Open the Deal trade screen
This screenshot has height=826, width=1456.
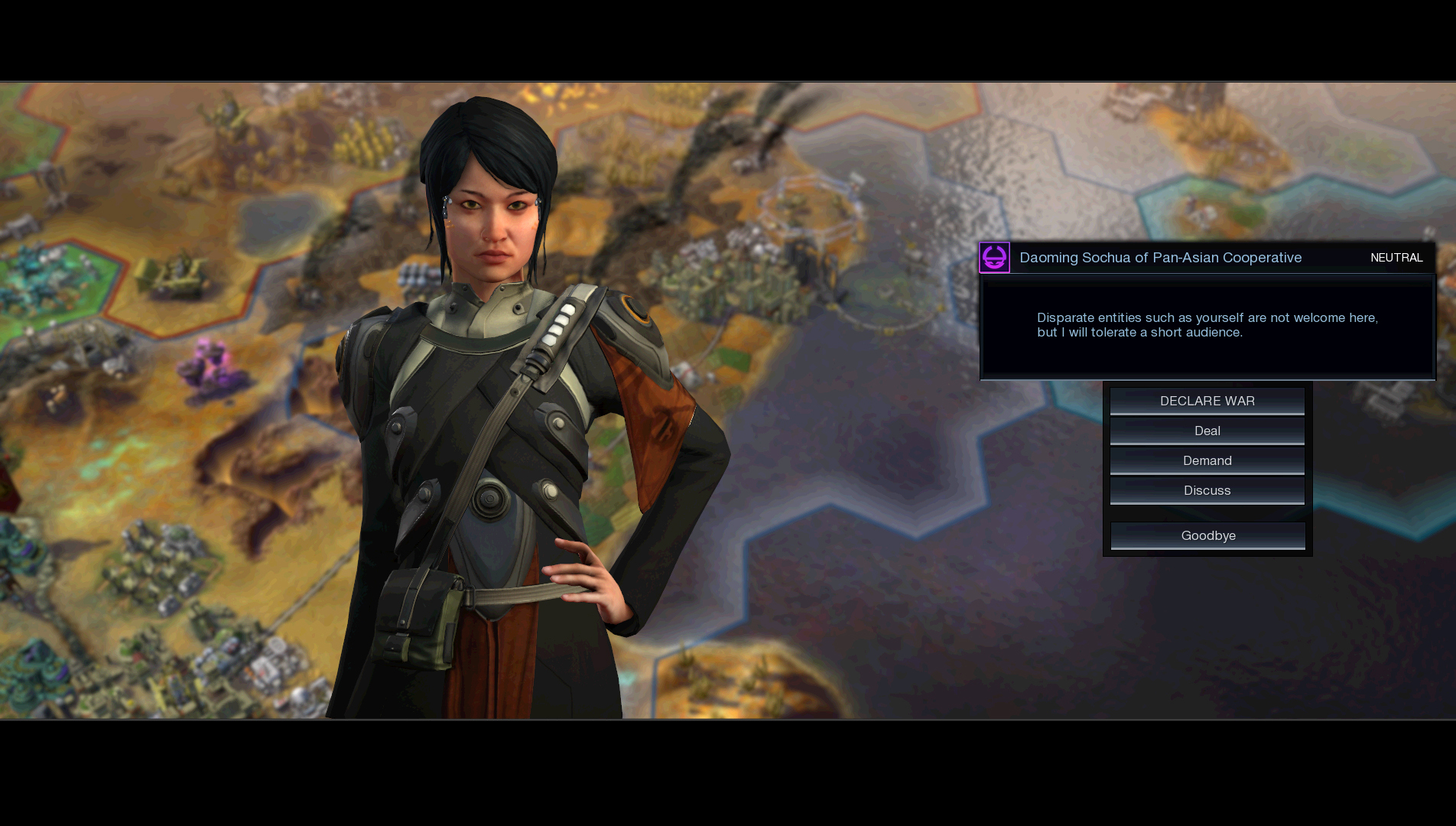coord(1207,431)
